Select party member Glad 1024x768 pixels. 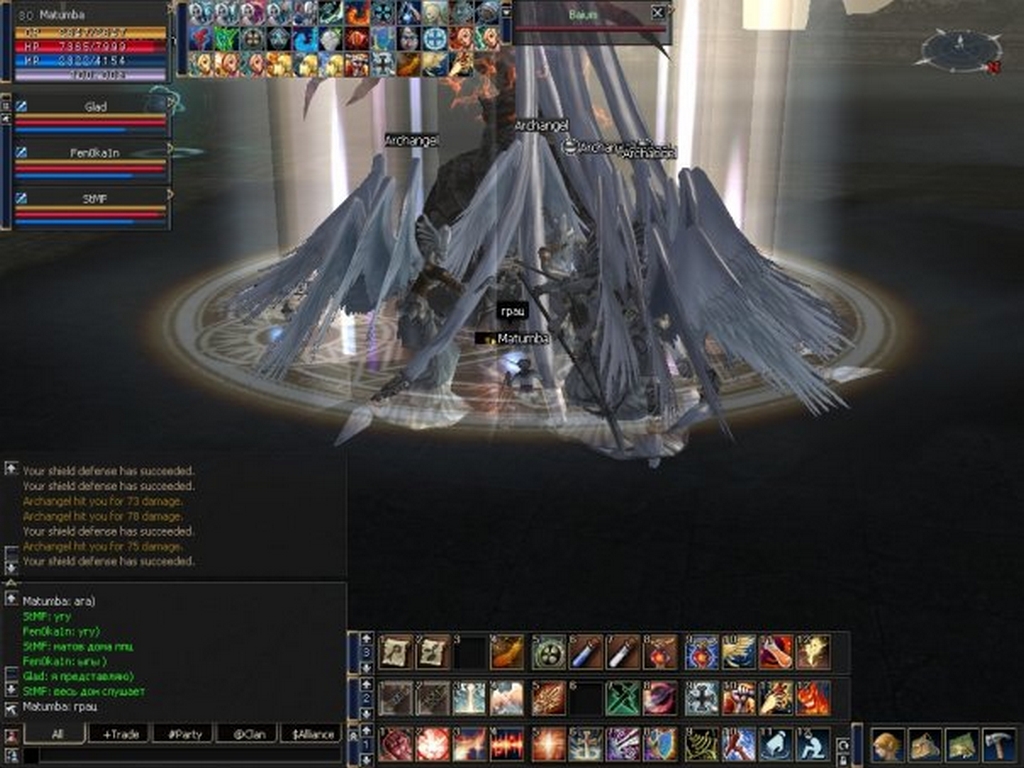point(95,106)
